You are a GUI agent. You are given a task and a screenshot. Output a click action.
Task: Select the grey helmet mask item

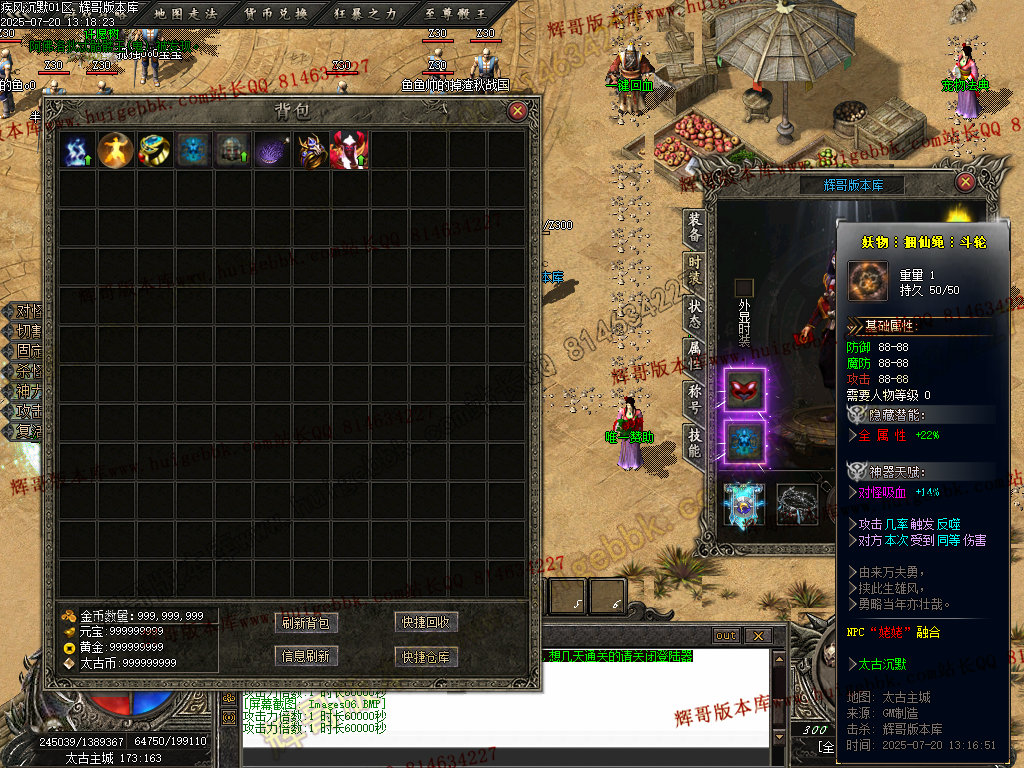coord(232,150)
